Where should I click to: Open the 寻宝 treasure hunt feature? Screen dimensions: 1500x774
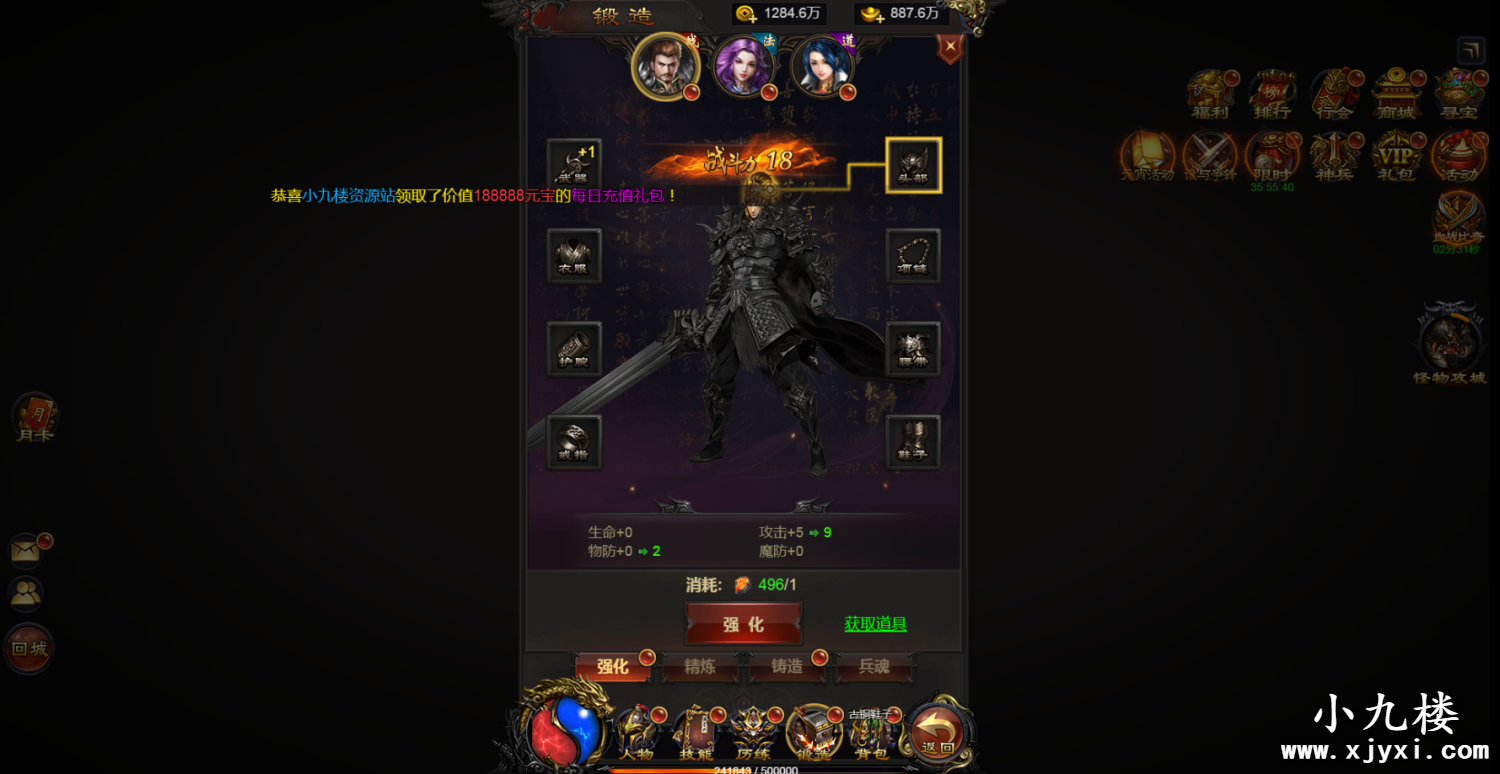click(1460, 90)
